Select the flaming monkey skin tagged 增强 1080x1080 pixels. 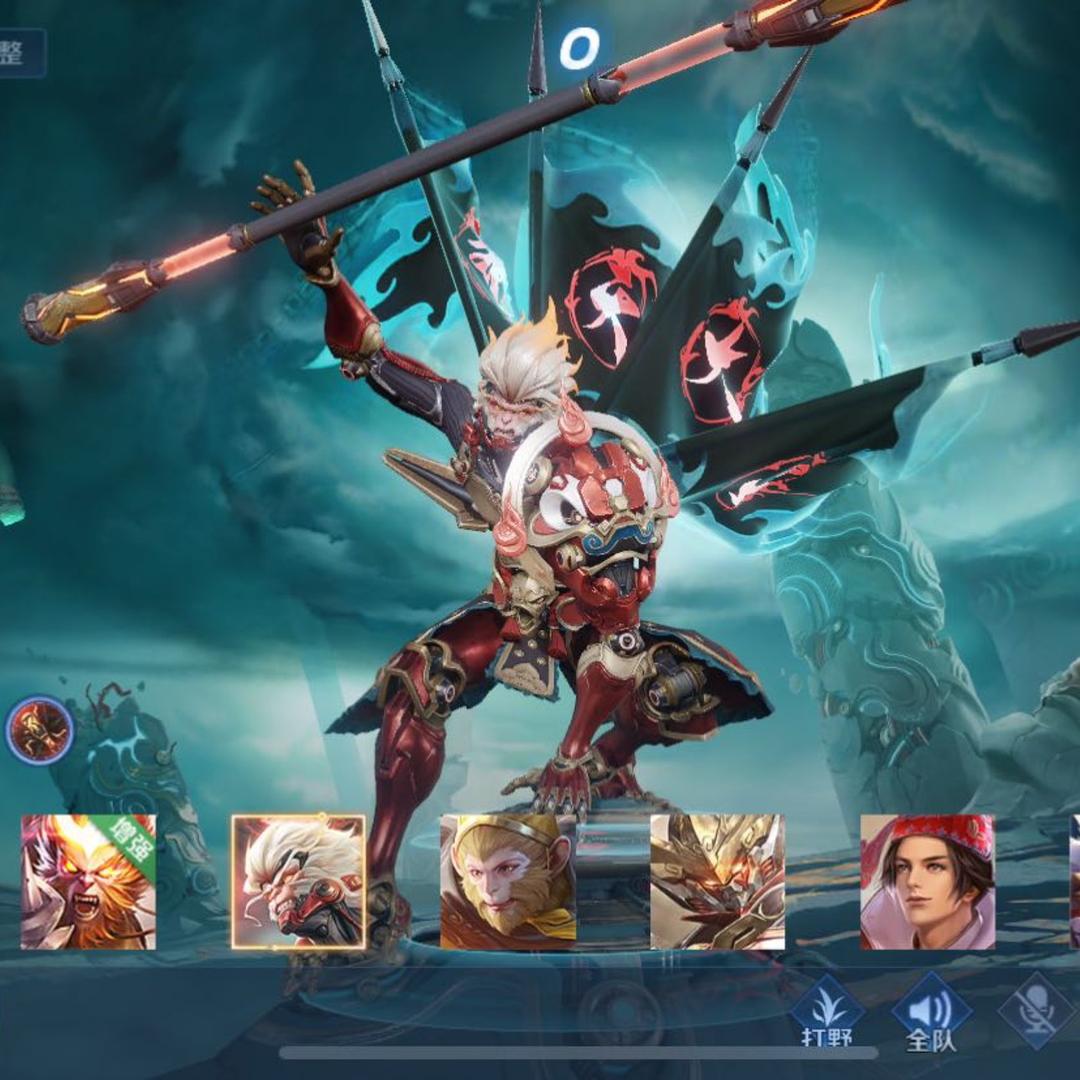pyautogui.click(x=89, y=881)
